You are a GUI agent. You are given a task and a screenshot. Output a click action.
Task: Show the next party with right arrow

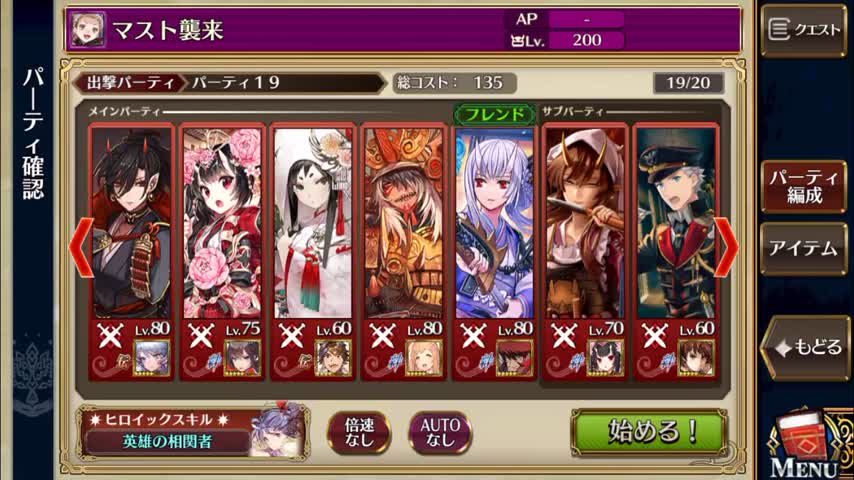click(727, 246)
